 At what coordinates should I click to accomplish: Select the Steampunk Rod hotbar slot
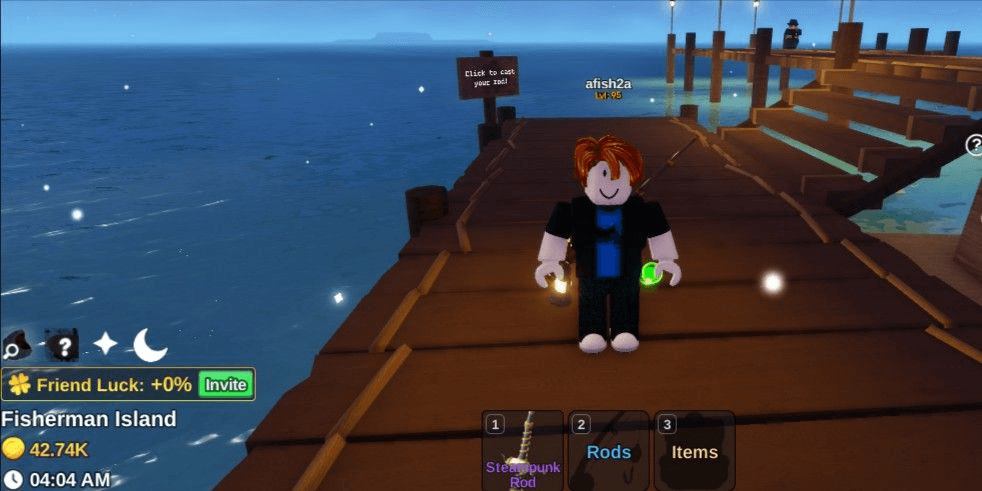click(523, 450)
